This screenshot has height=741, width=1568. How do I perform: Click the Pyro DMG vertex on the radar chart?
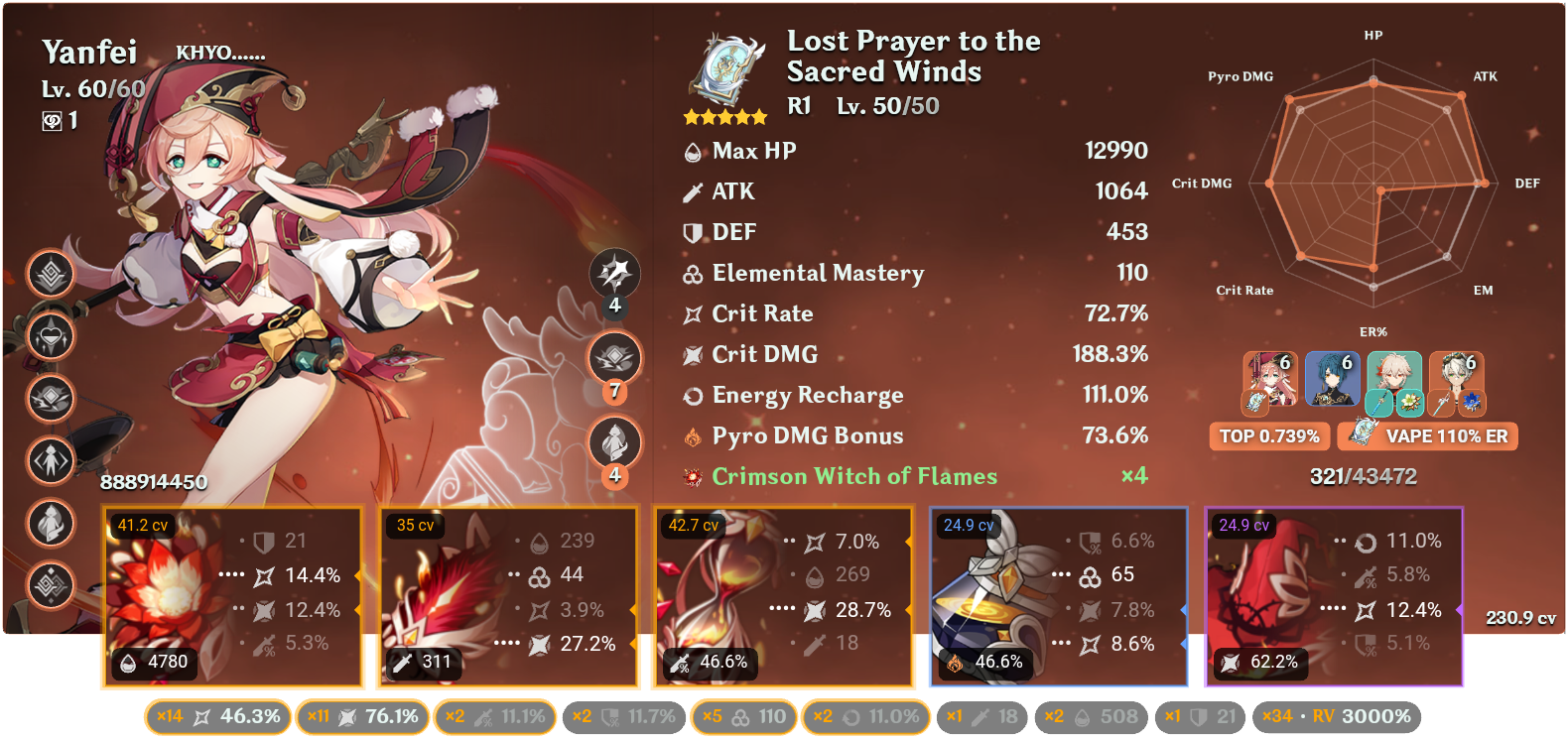click(1288, 97)
